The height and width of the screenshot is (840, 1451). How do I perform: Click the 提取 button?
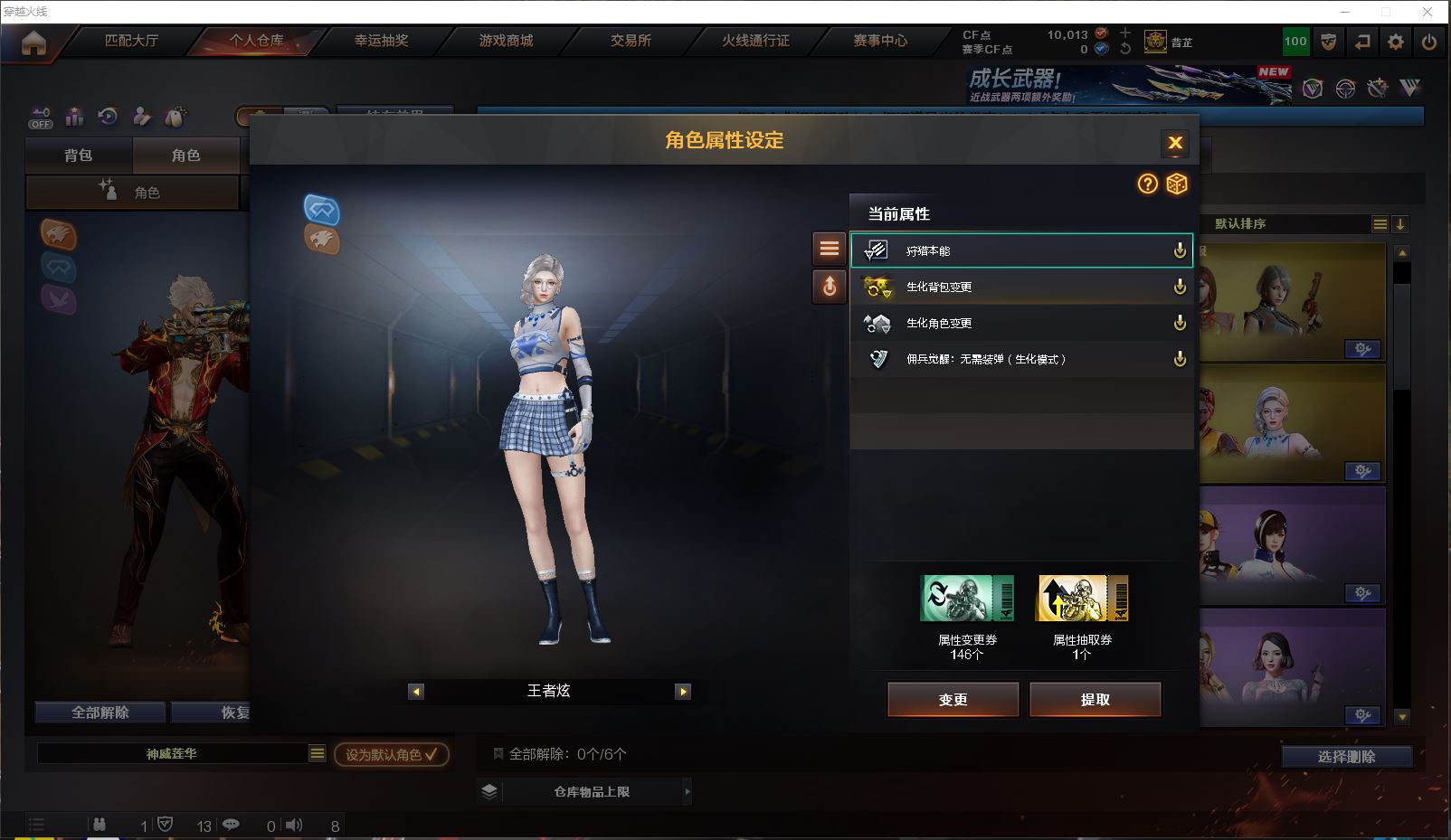[x=1095, y=699]
